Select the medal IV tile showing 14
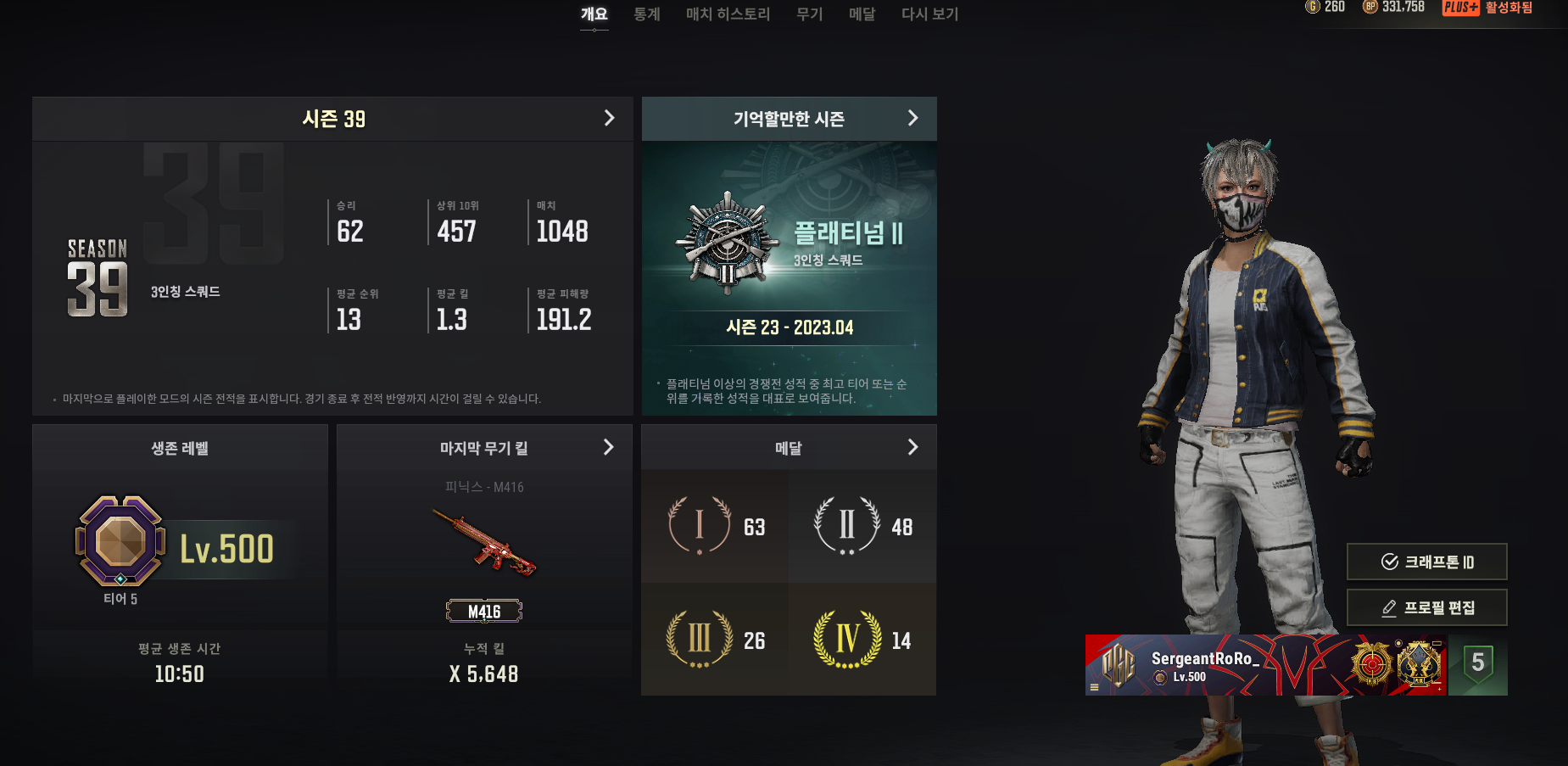1568x766 pixels. pyautogui.click(x=862, y=640)
